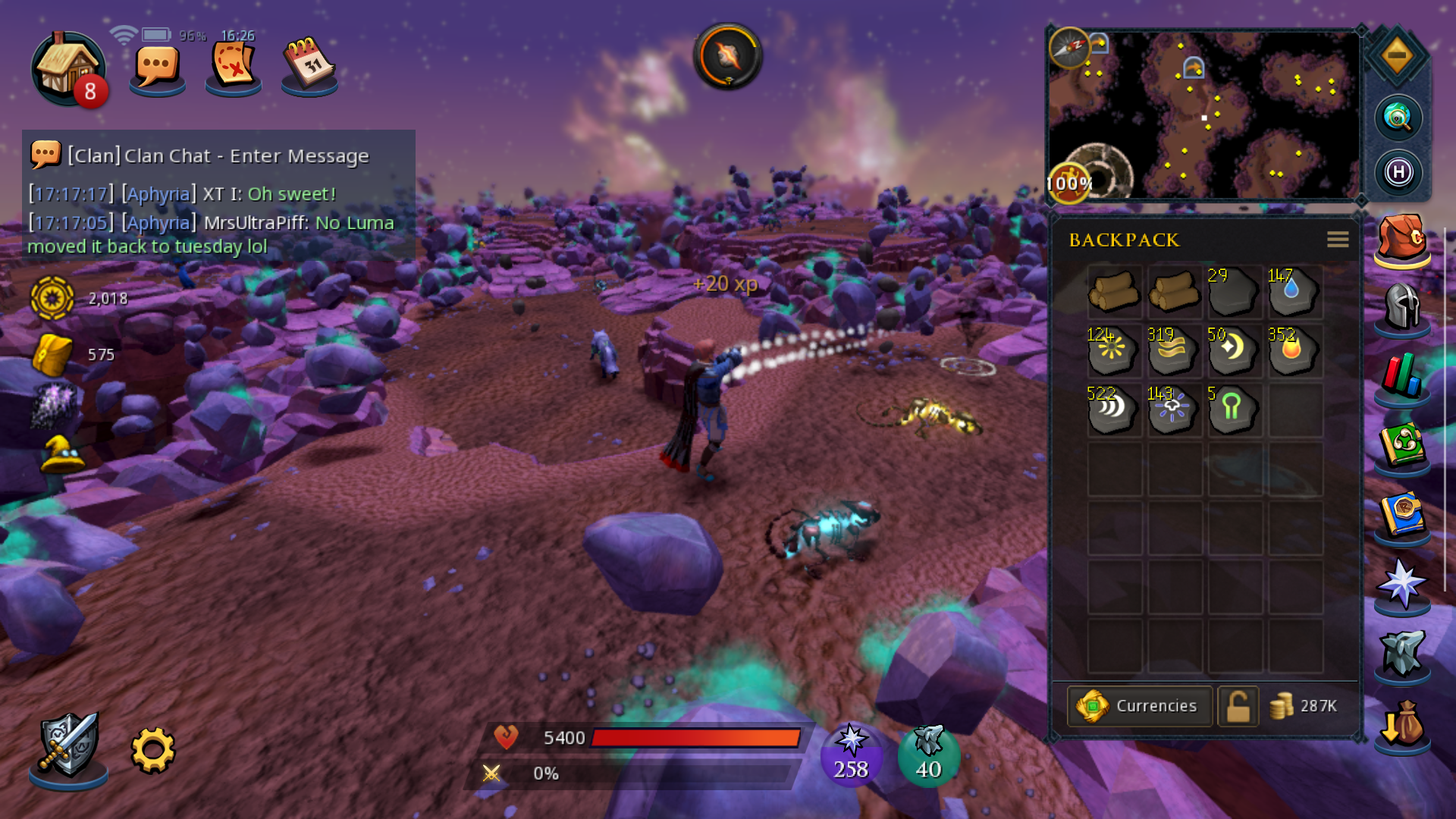This screenshot has height=819, width=1456.
Task: Select the fire rune stack
Action: pyautogui.click(x=1294, y=350)
